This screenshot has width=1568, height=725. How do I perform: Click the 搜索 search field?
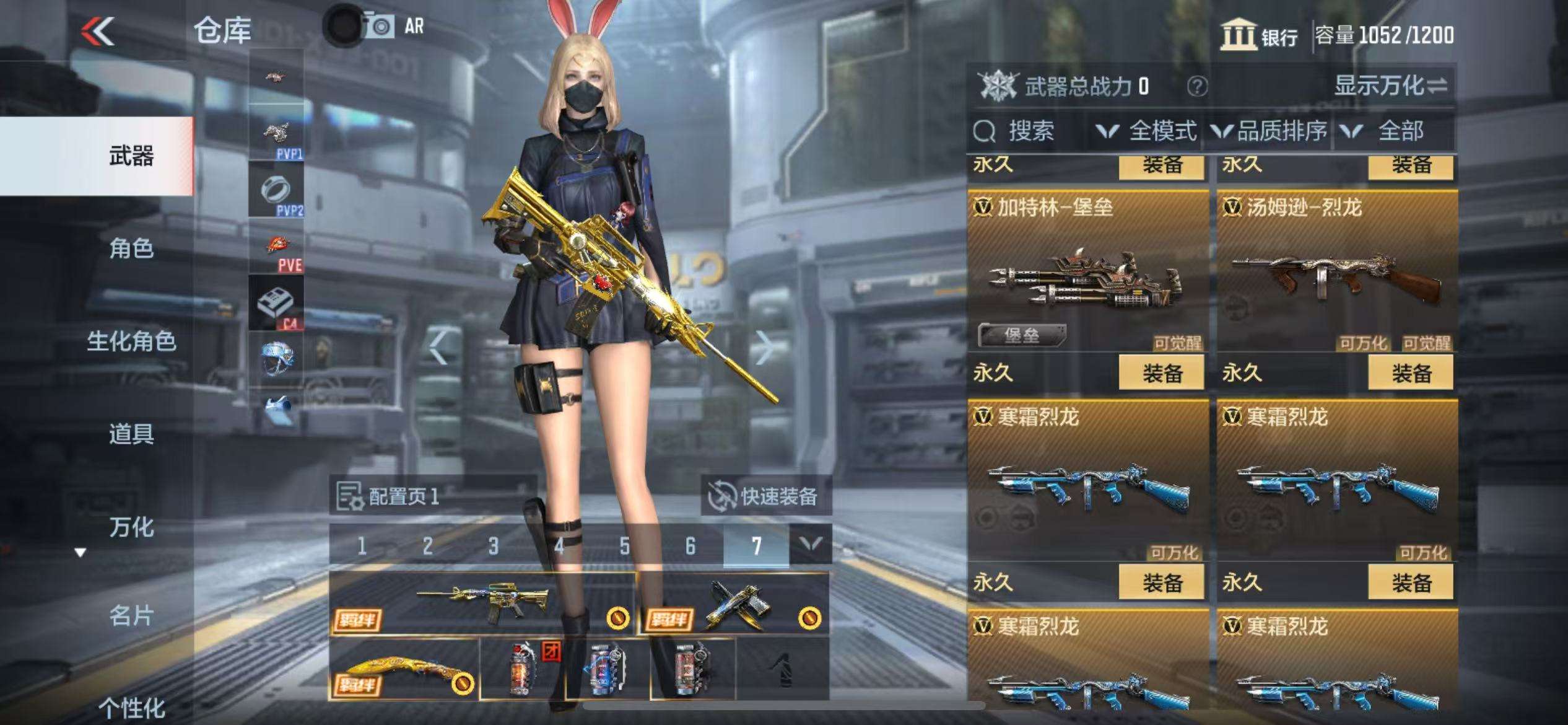[1030, 131]
